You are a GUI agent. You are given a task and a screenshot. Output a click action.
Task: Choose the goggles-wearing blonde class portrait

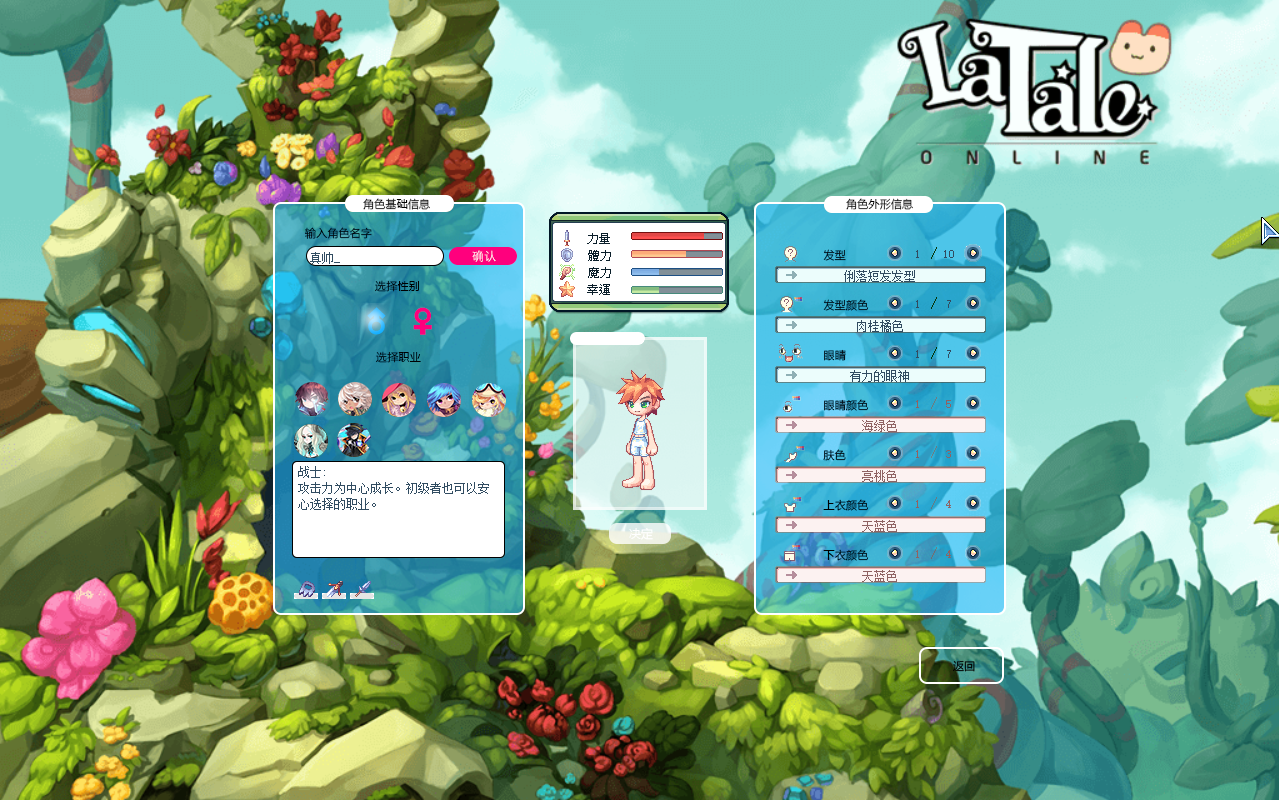tap(488, 400)
